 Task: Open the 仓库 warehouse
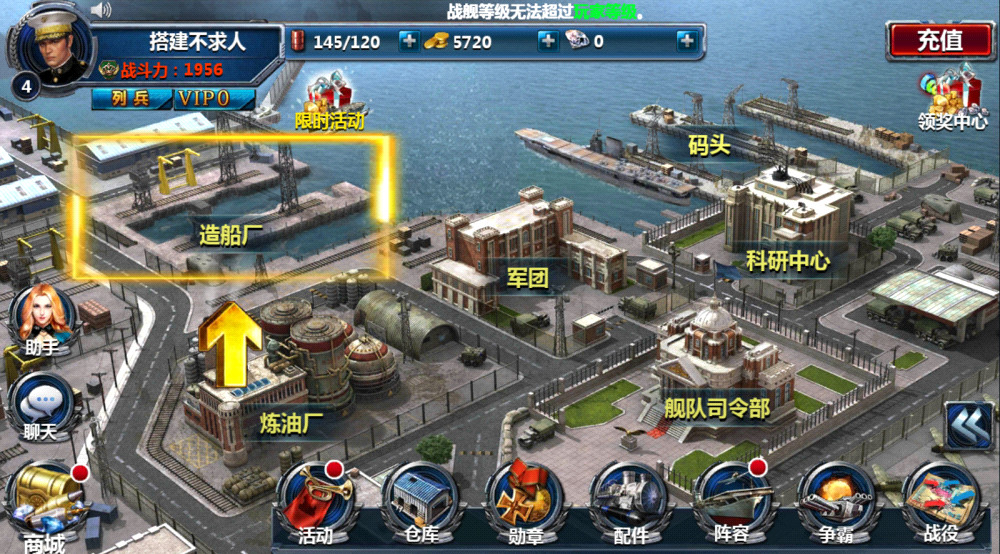point(420,502)
